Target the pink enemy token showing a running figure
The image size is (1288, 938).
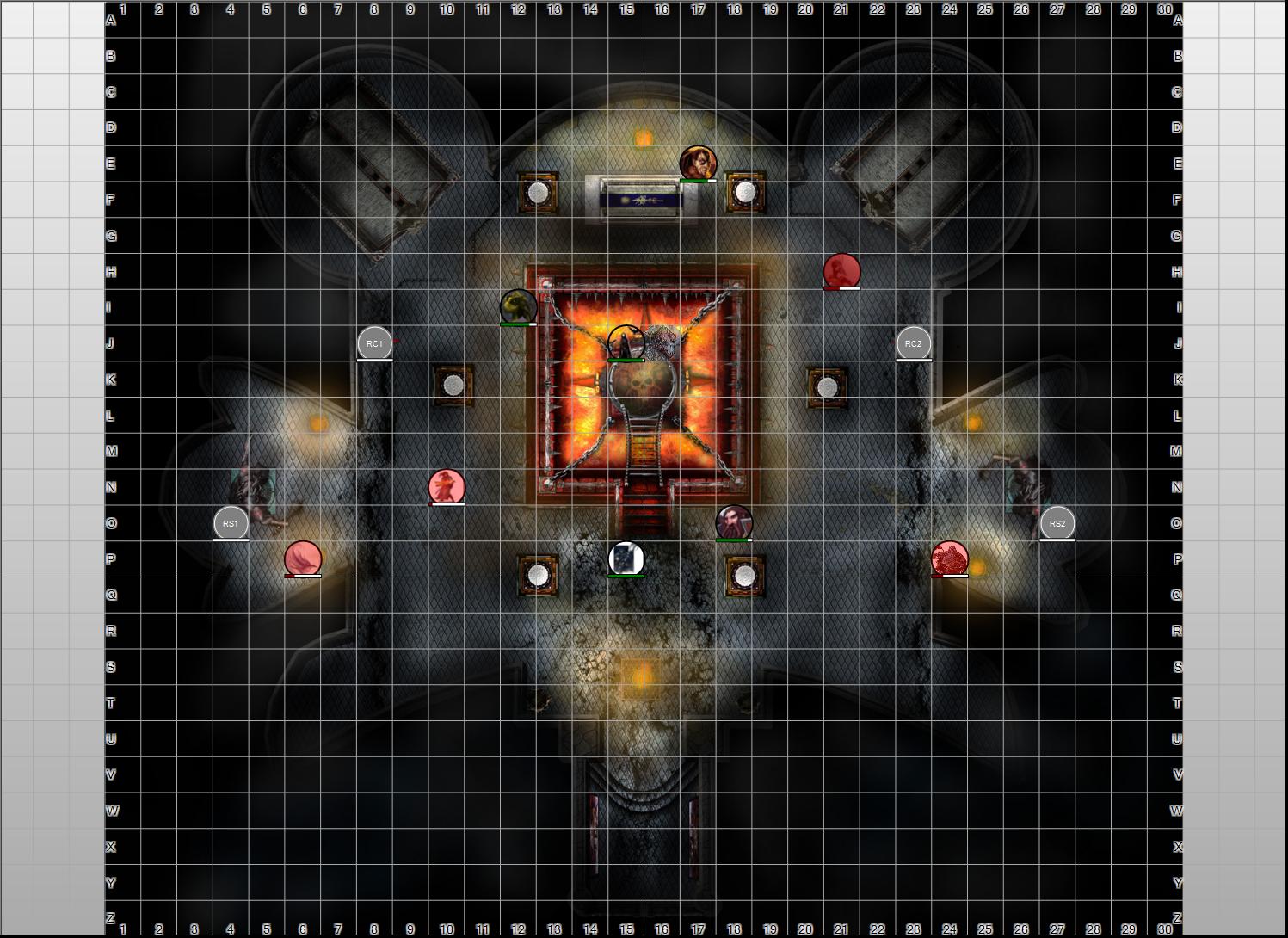click(x=447, y=487)
